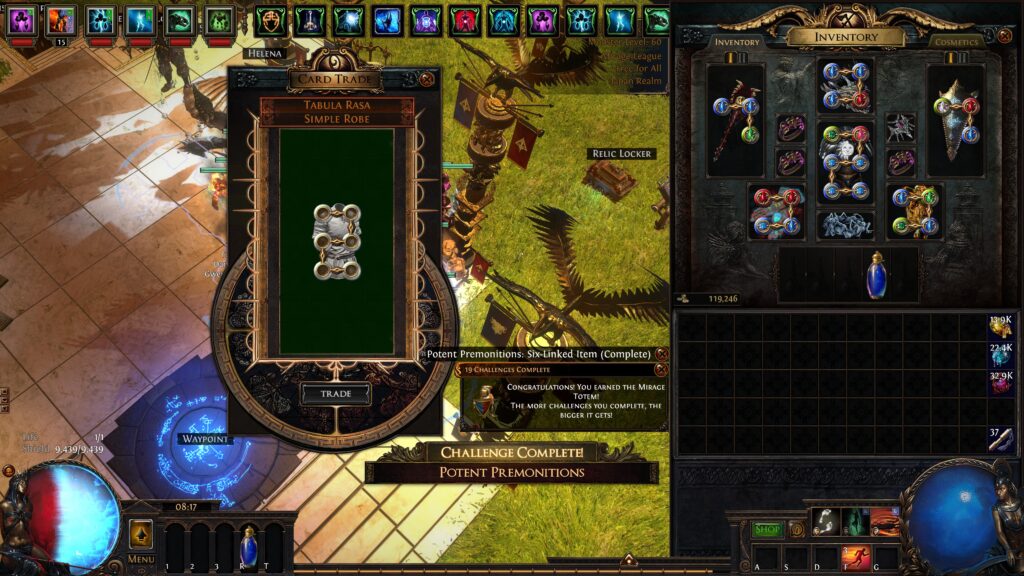Screen dimensions: 1024x576
Task: Close the 19 Challenges Complete popup
Action: pos(660,370)
